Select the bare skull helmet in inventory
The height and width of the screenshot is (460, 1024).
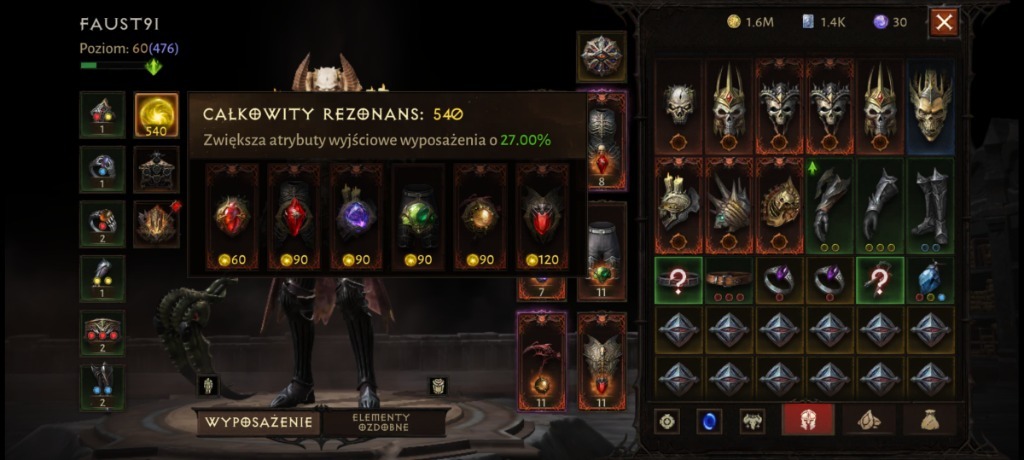click(x=679, y=104)
